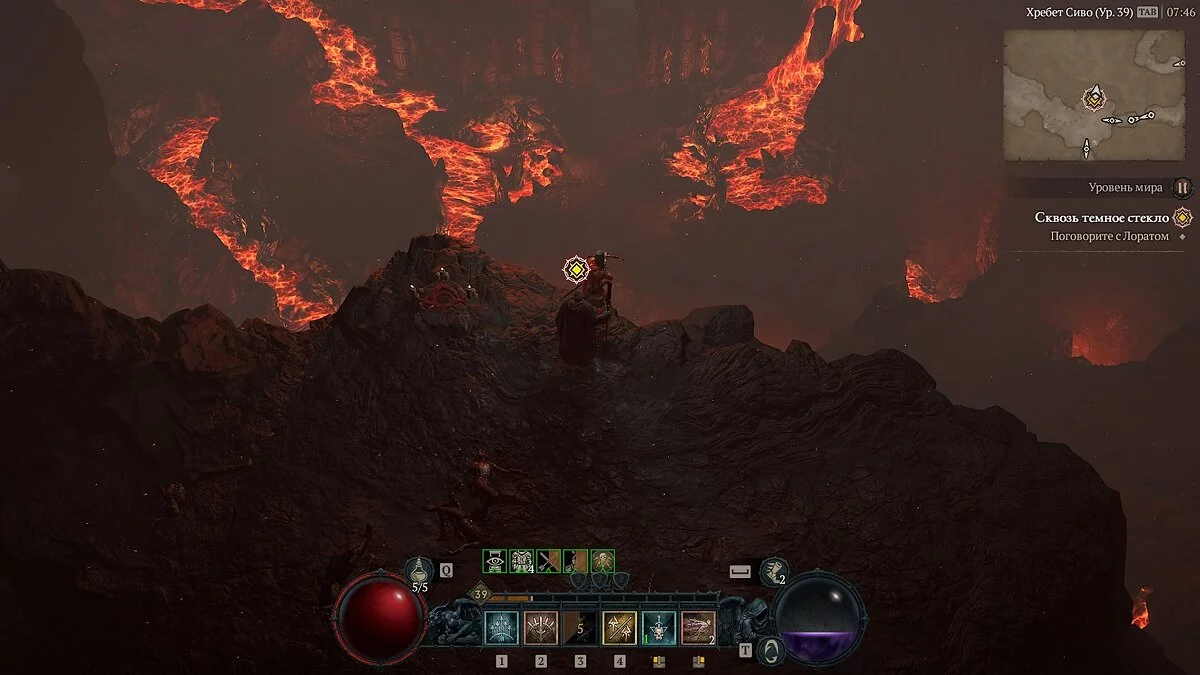Use the red arrow barrage skill
This screenshot has width=1200, height=675.
[x=698, y=628]
